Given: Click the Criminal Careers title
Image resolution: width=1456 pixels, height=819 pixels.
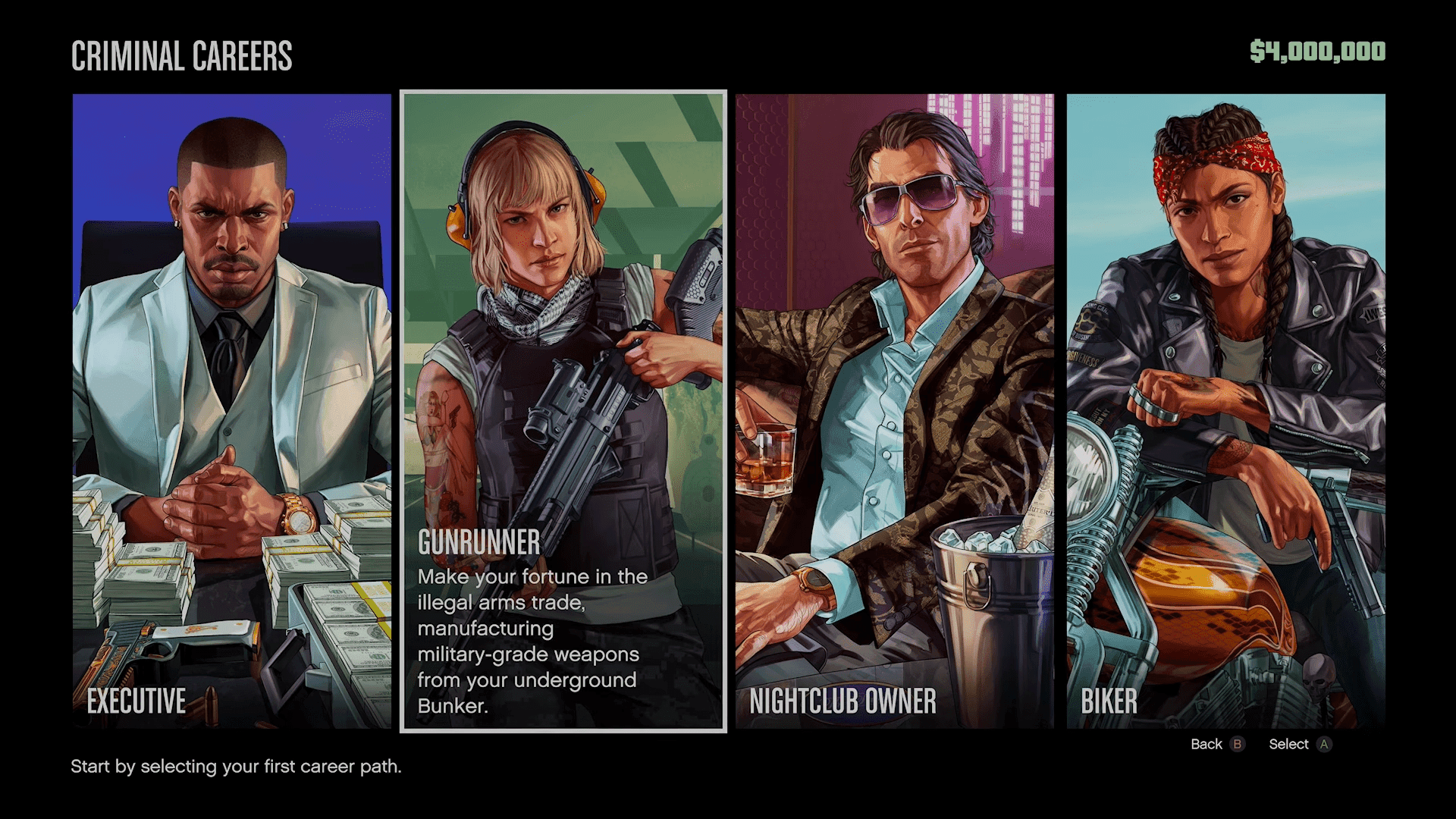Looking at the screenshot, I should (182, 55).
